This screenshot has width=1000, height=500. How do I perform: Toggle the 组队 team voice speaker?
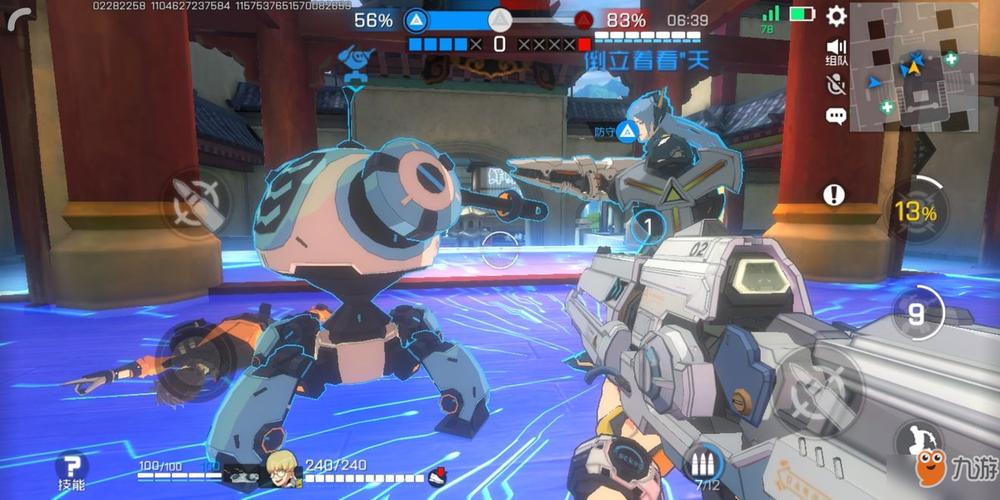[836, 50]
